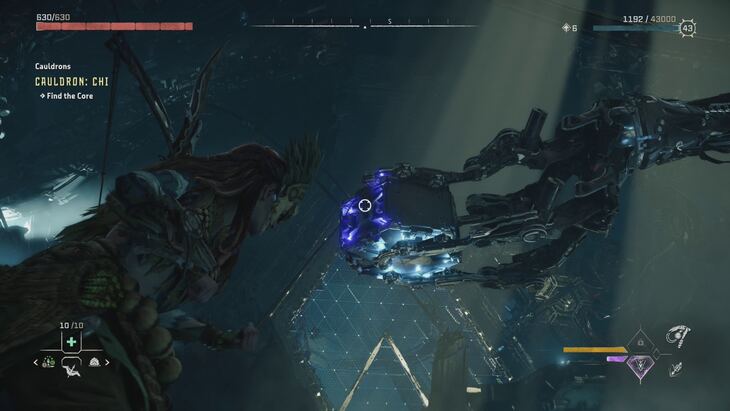Open the skill points diamond icon

[x=566, y=28]
